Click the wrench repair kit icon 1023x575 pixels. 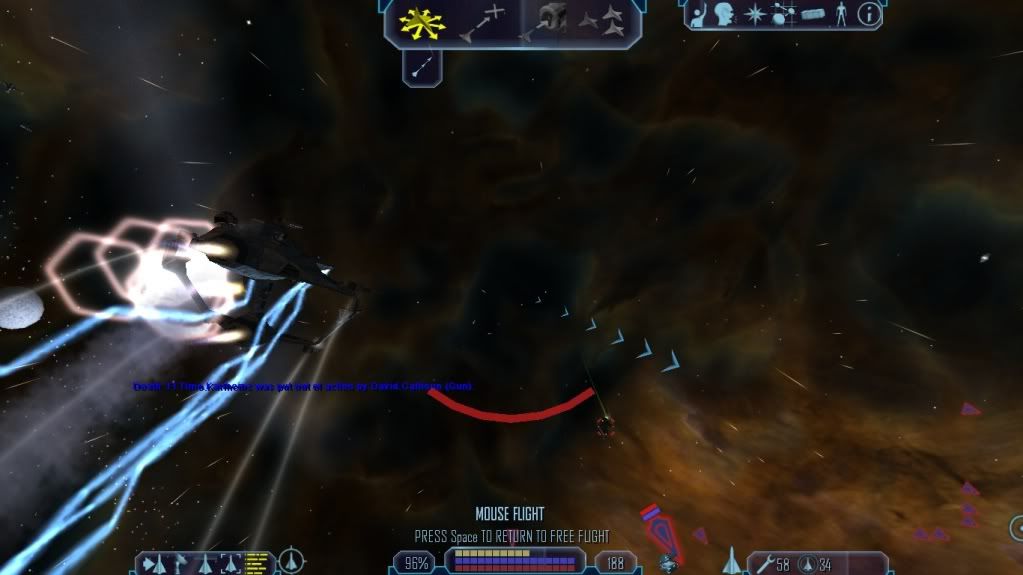click(765, 564)
